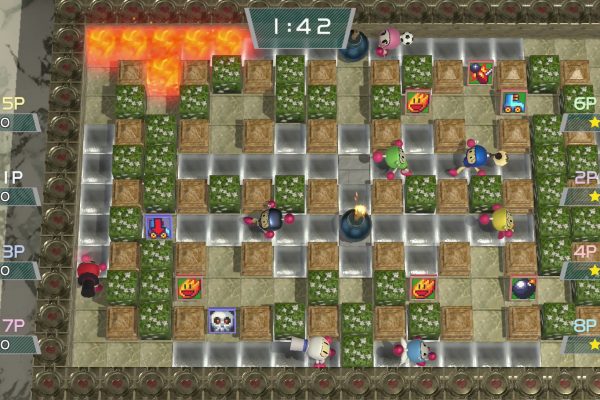Choose the 2P player tag

[581, 187]
